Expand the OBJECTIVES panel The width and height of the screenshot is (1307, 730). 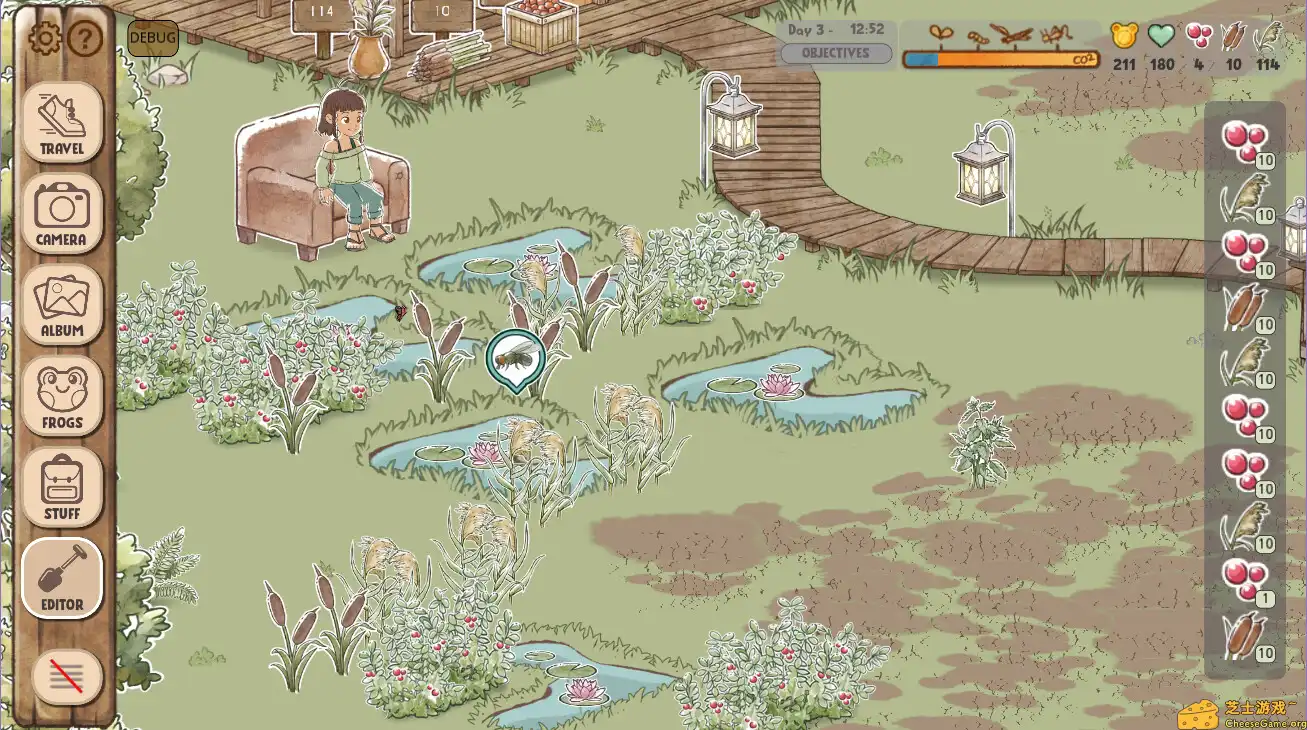[x=836, y=53]
